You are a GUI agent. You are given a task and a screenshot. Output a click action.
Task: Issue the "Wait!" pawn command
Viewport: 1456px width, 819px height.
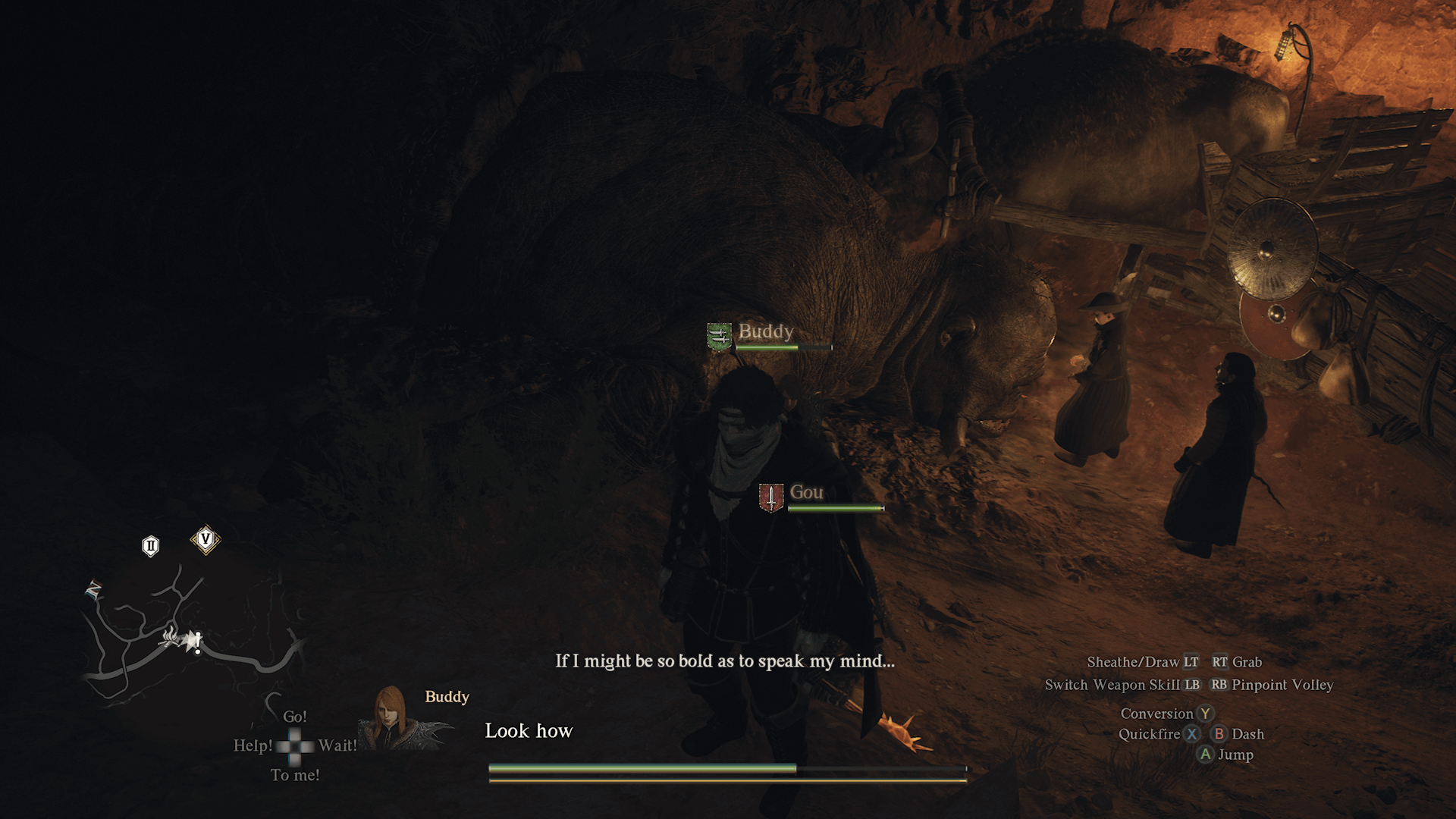tap(337, 745)
